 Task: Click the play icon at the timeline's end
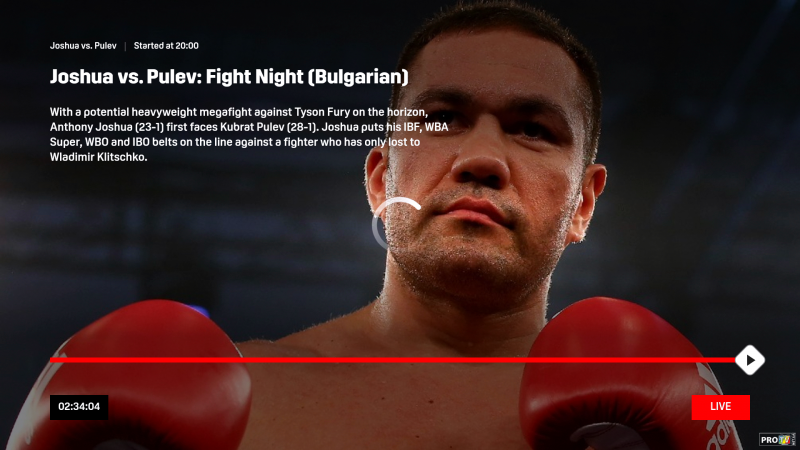click(750, 360)
